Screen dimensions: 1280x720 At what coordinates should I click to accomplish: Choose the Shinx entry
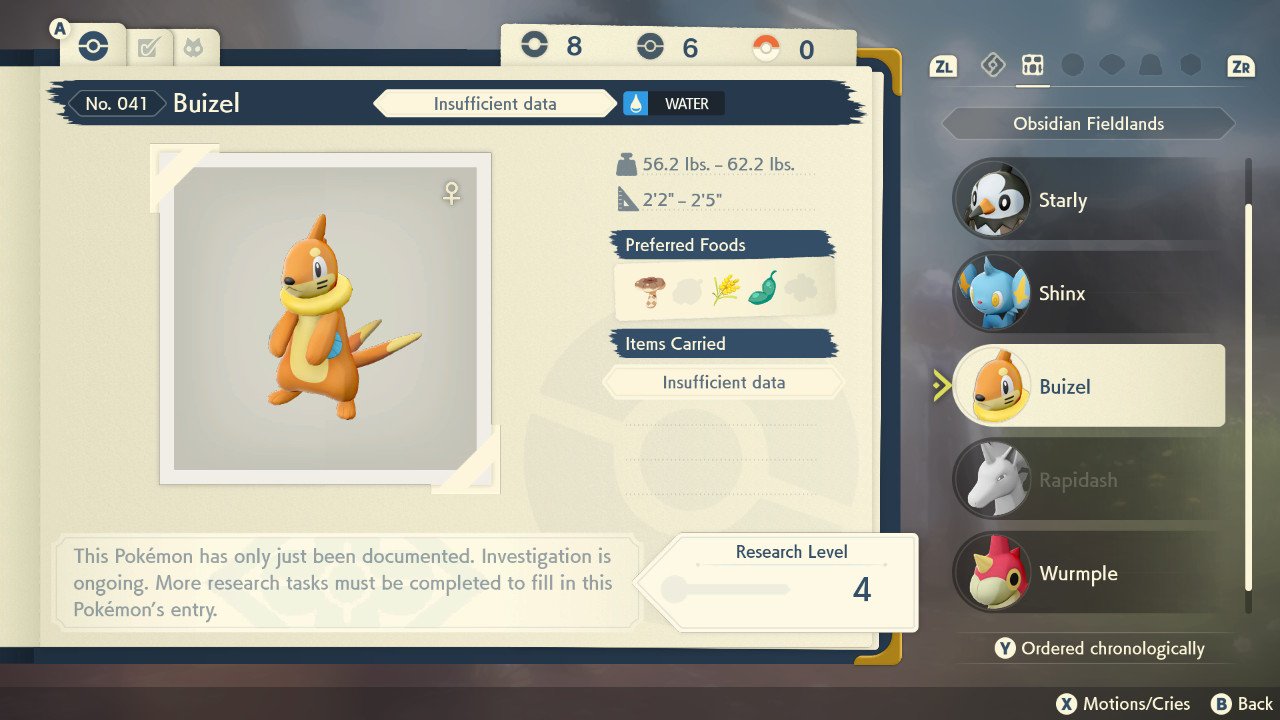[1090, 293]
